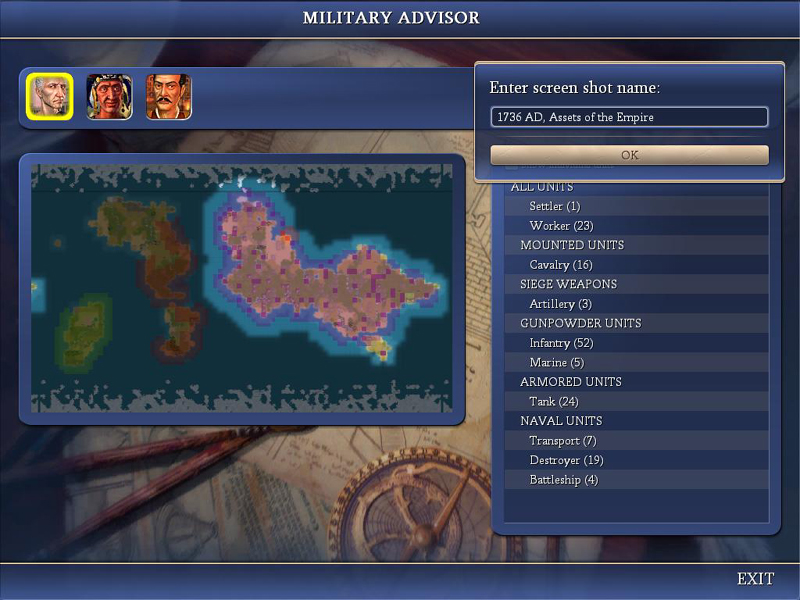Show Infantry (52) units on map
The height and width of the screenshot is (600, 800).
561,343
